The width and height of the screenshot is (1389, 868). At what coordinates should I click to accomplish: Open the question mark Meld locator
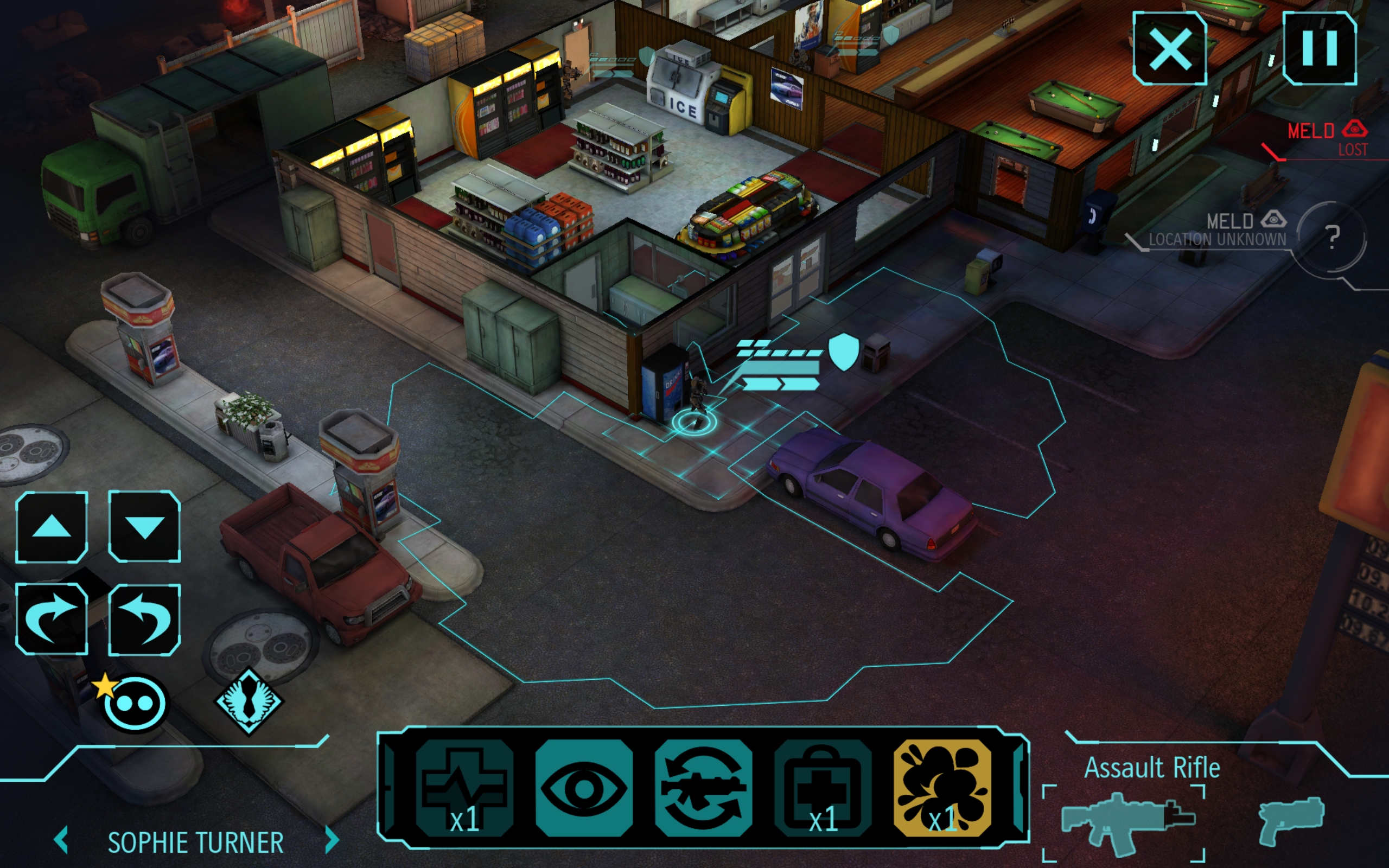pos(1333,237)
